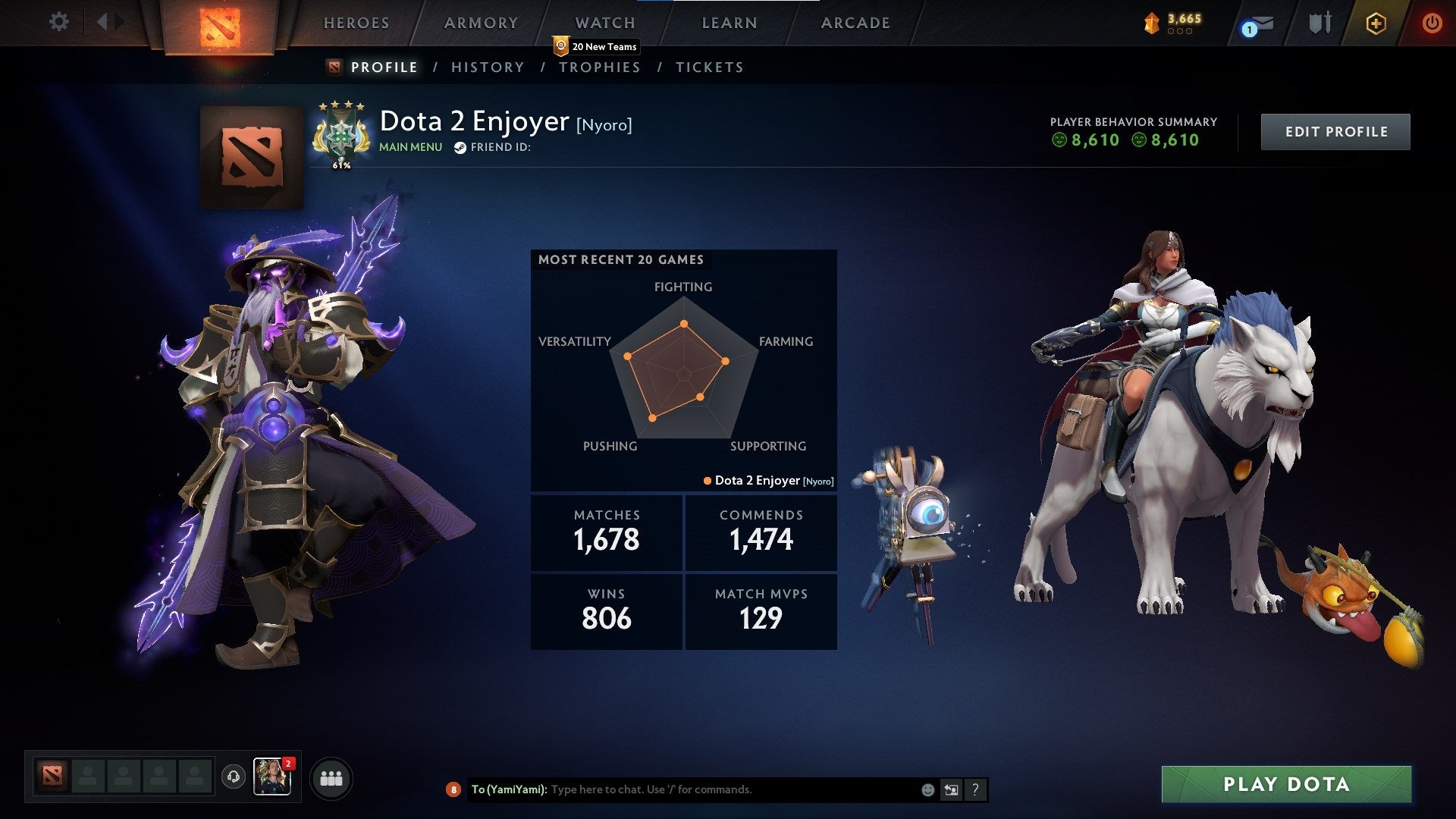
Task: Click EDIT PROFILE
Action: [x=1335, y=130]
